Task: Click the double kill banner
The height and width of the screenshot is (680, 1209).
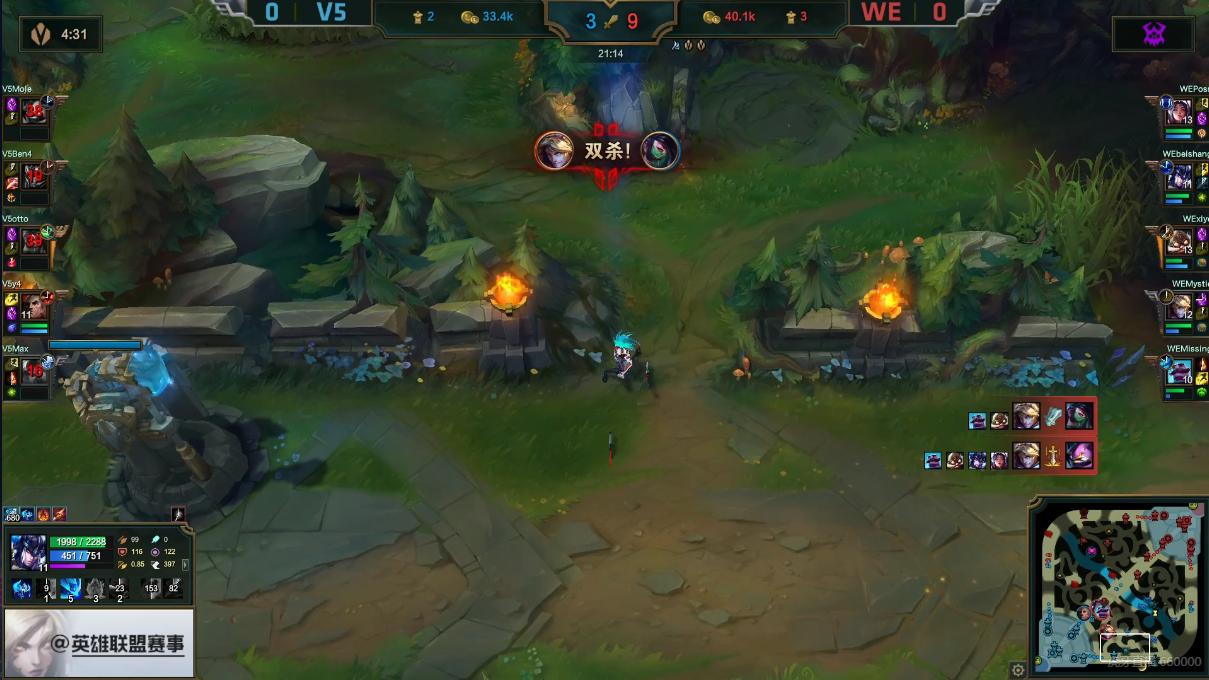Action: (607, 152)
